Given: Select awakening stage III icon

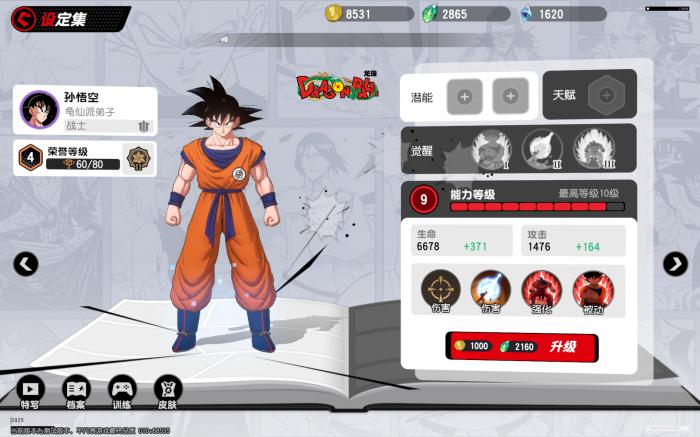Looking at the screenshot, I should coord(591,149).
